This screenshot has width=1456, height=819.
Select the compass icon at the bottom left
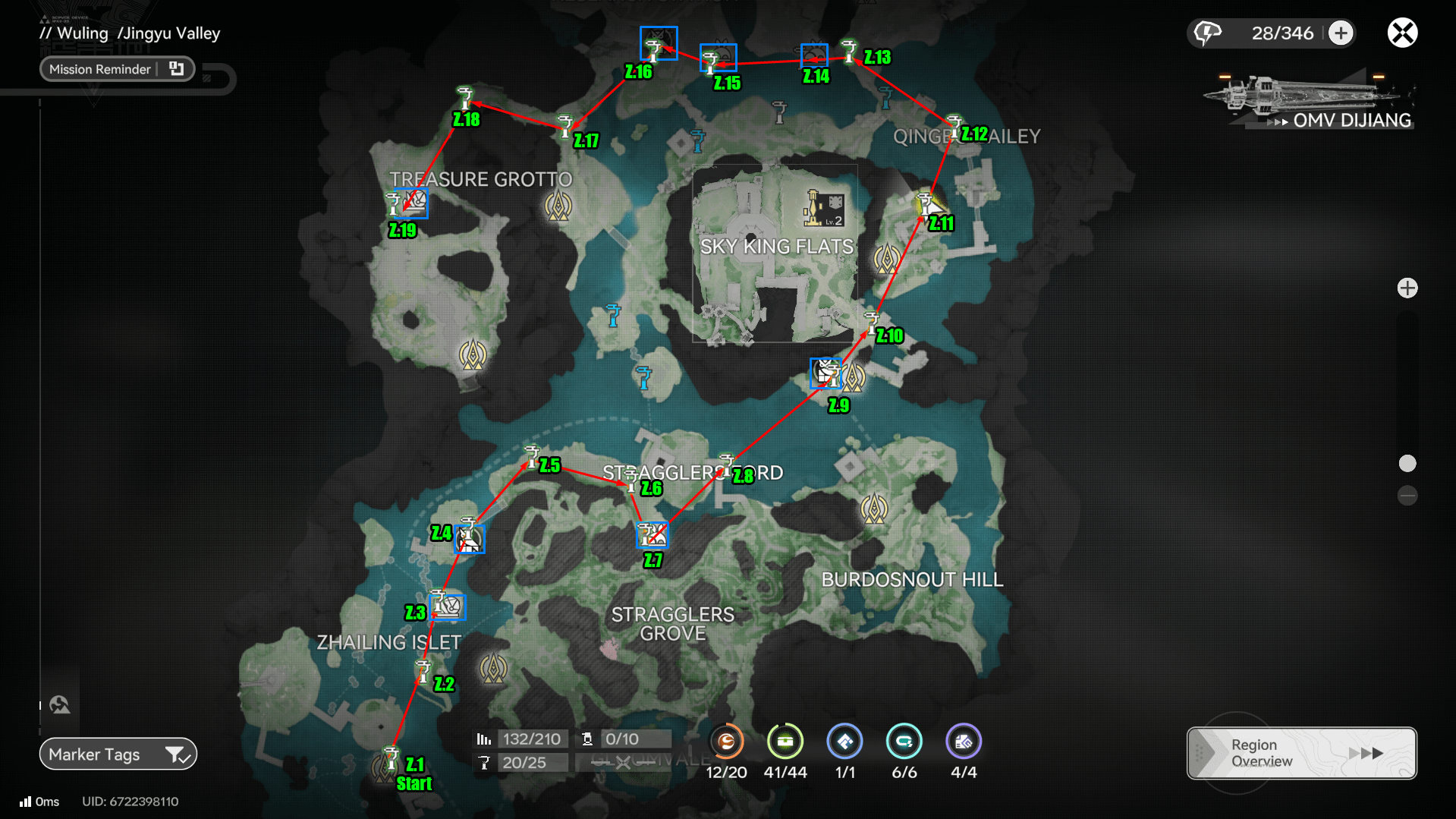[x=58, y=704]
